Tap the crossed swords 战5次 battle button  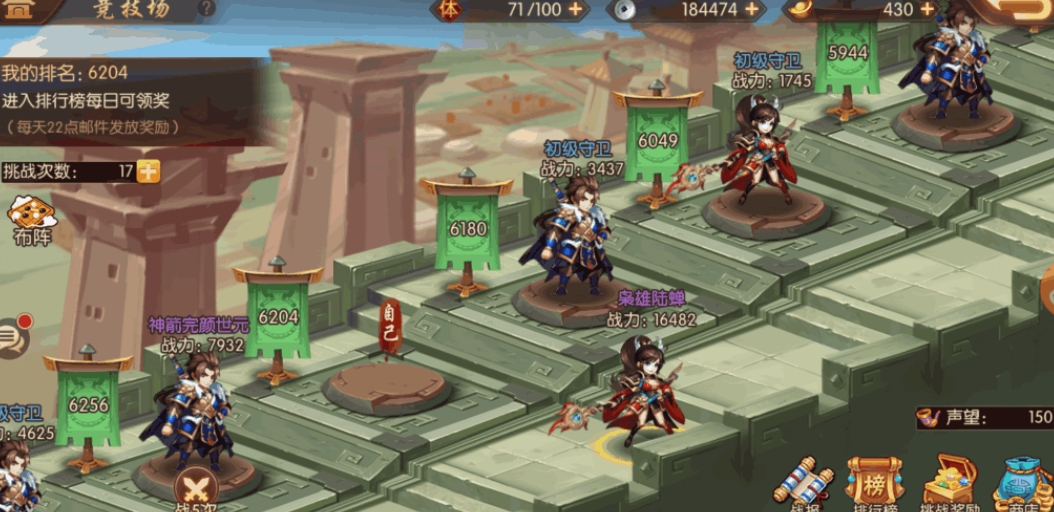tap(195, 487)
